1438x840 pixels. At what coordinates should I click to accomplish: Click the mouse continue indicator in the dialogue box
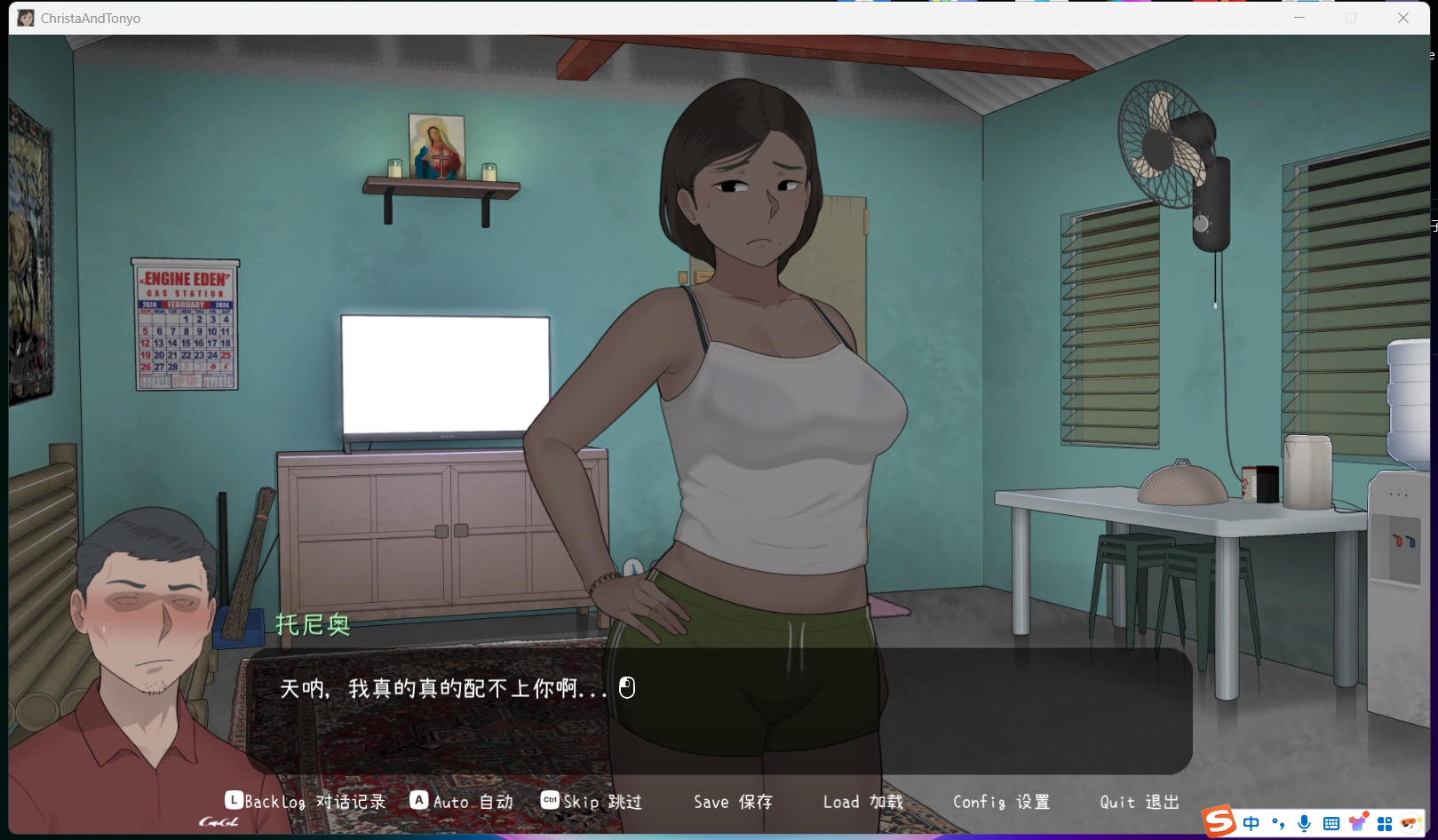click(x=626, y=687)
